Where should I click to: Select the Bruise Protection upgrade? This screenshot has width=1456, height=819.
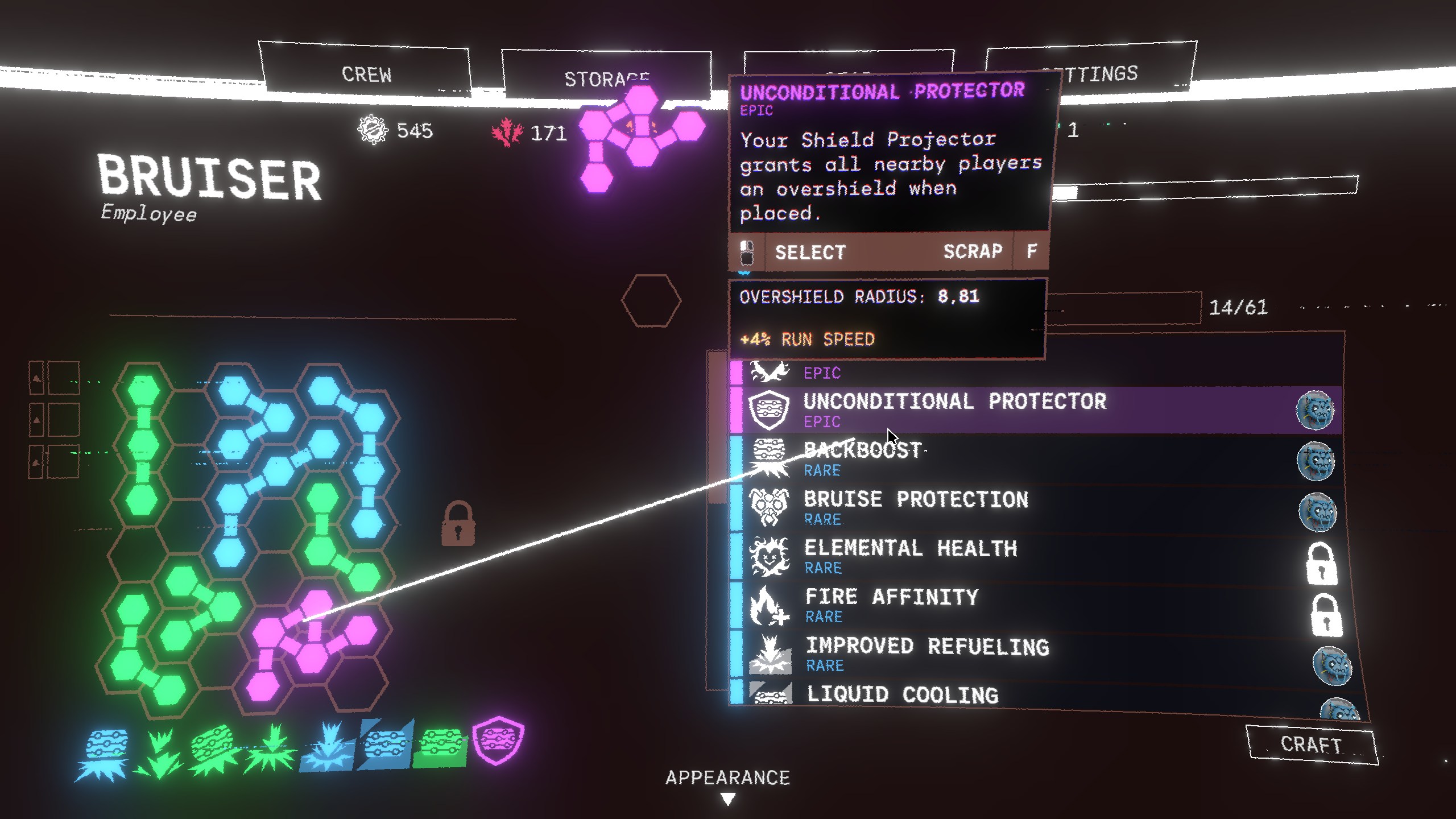pyautogui.click(x=916, y=506)
